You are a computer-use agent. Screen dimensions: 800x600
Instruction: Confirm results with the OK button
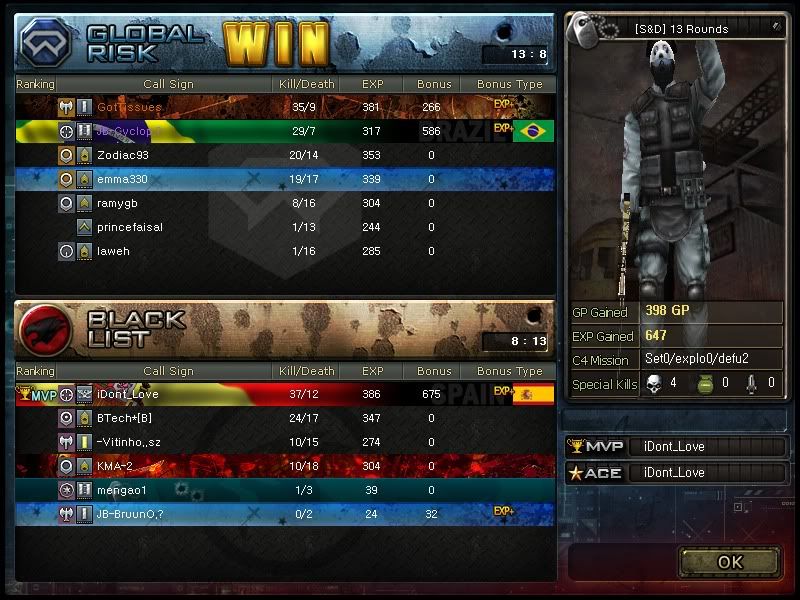[729, 561]
